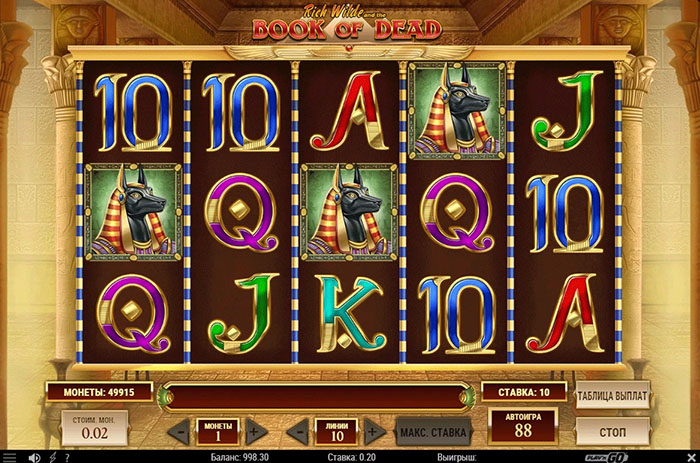Screen dimensions: 700x463
Task: Decrease the number of Линии
Action: tap(298, 432)
